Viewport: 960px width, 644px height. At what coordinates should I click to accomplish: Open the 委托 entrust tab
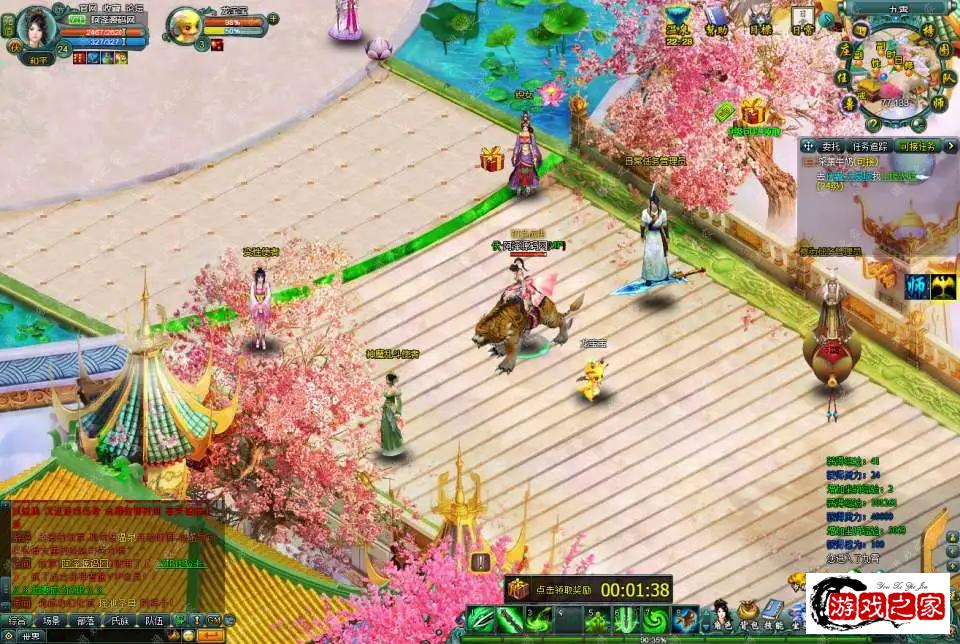pos(831,146)
